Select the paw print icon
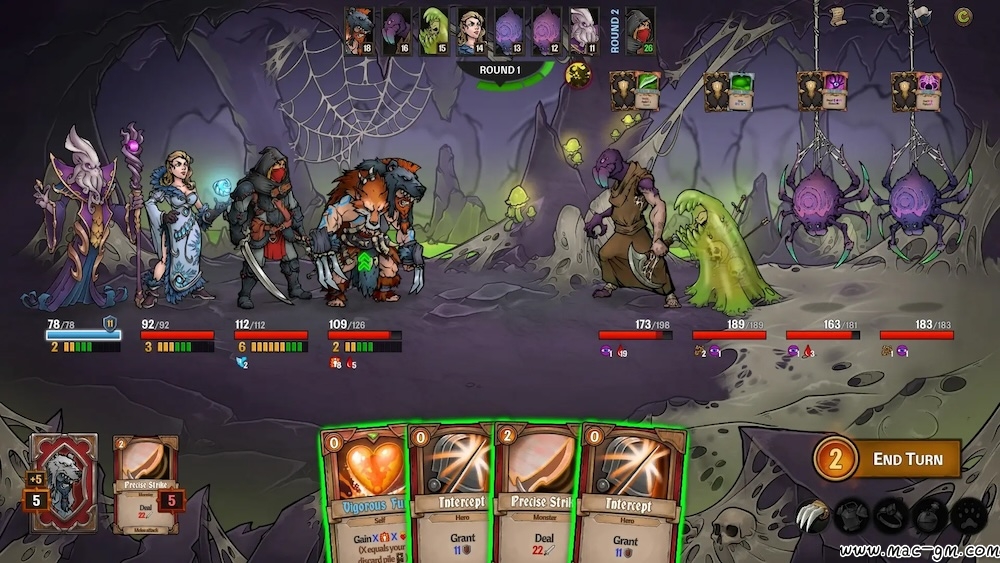Image resolution: width=1000 pixels, height=563 pixels. [966, 517]
